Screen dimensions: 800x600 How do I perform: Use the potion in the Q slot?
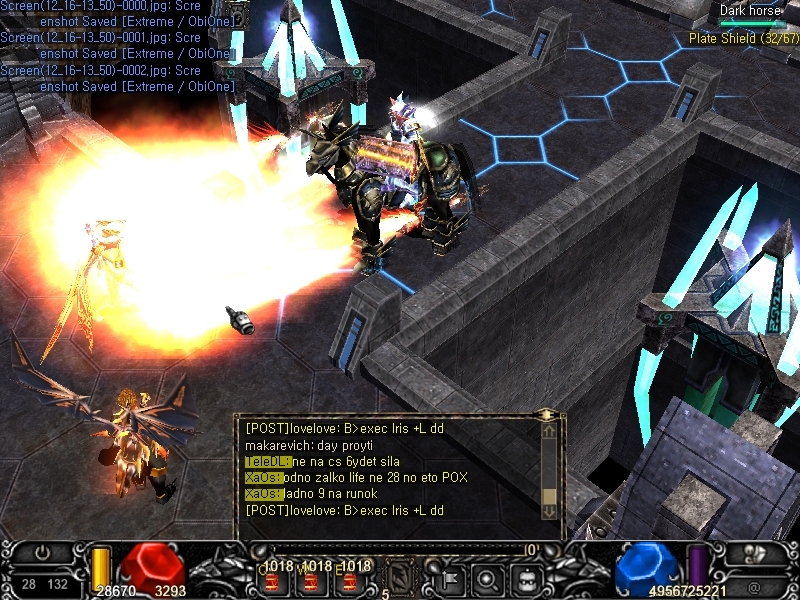[x=272, y=578]
